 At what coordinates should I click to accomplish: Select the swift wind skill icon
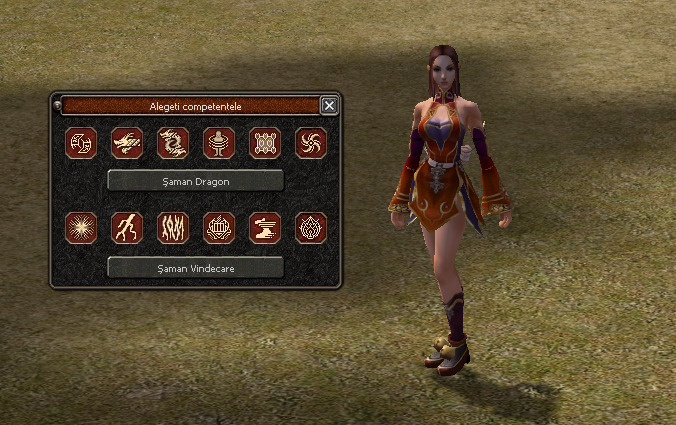[x=265, y=228]
